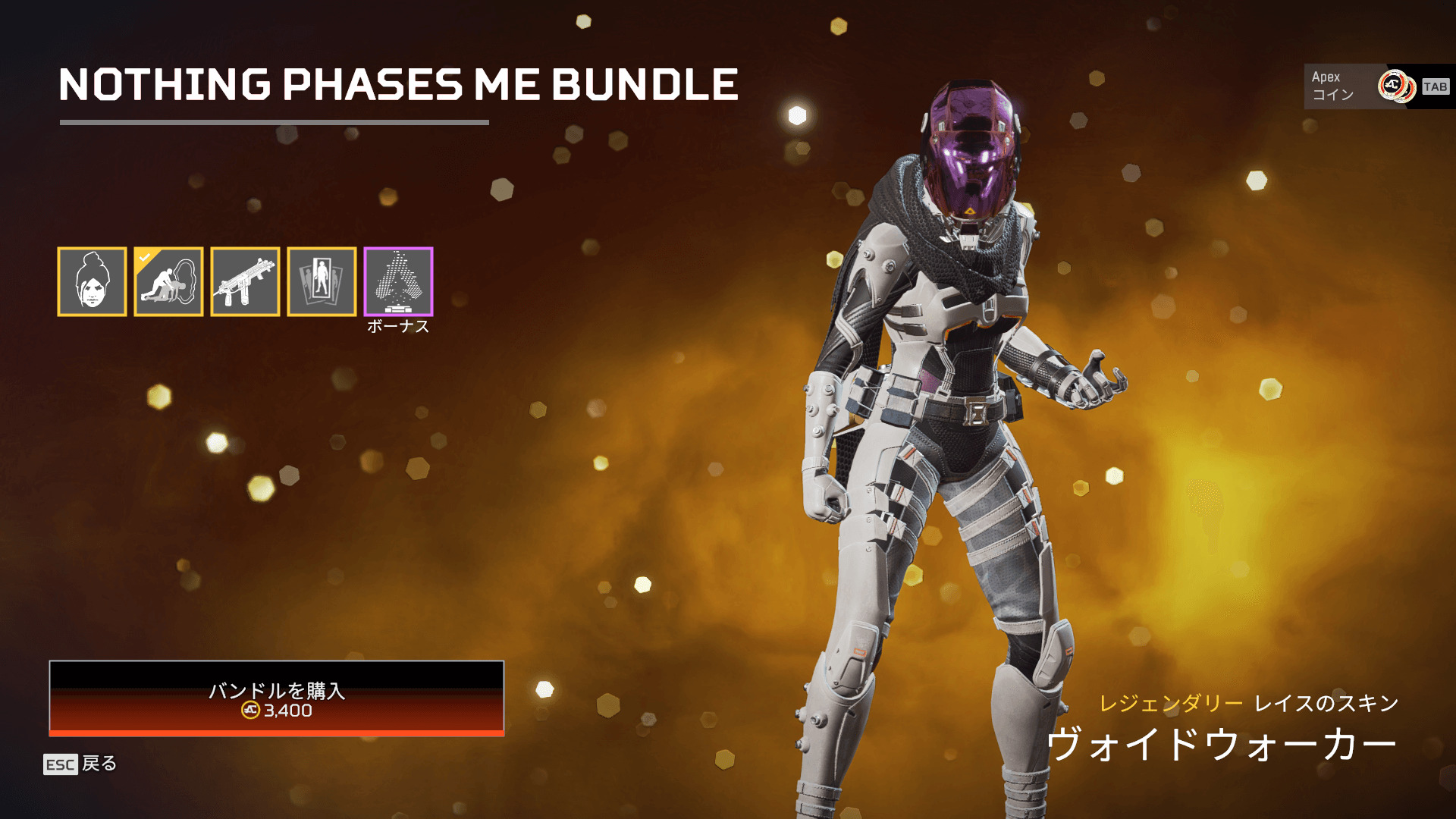View the checked finisher item thumbnail
Image resolution: width=1456 pixels, height=819 pixels.
point(168,281)
